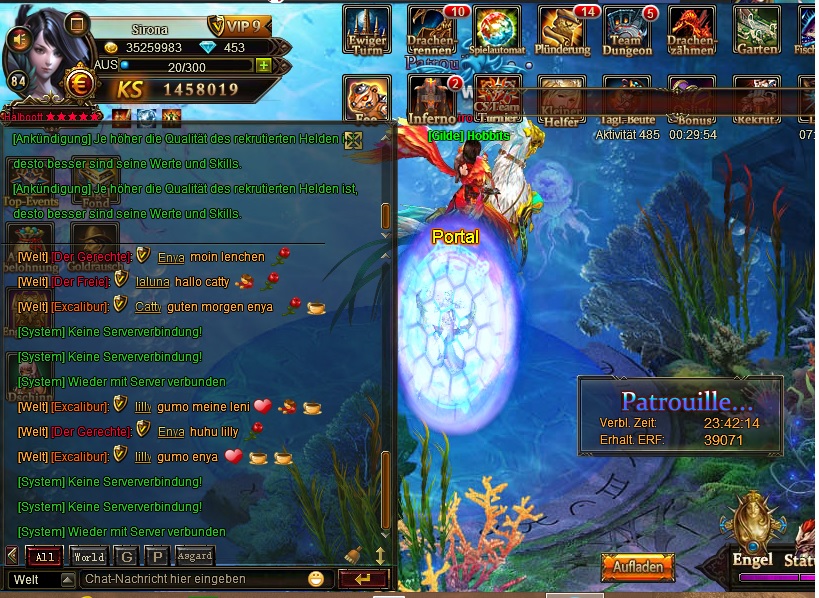
Task: Toggle the sound speaker button
Action: point(19,38)
